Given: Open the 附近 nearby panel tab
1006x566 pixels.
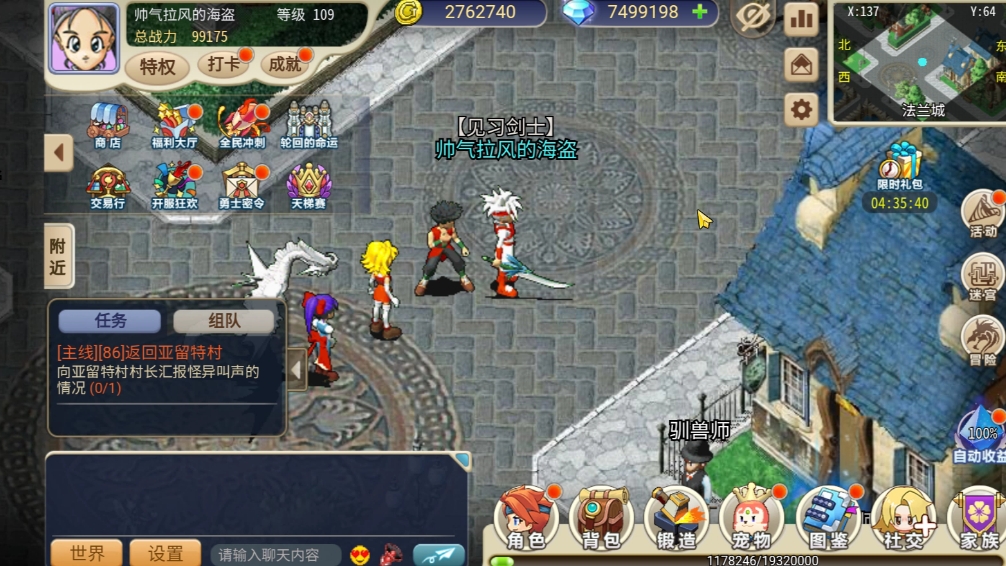Looking at the screenshot, I should click(59, 256).
